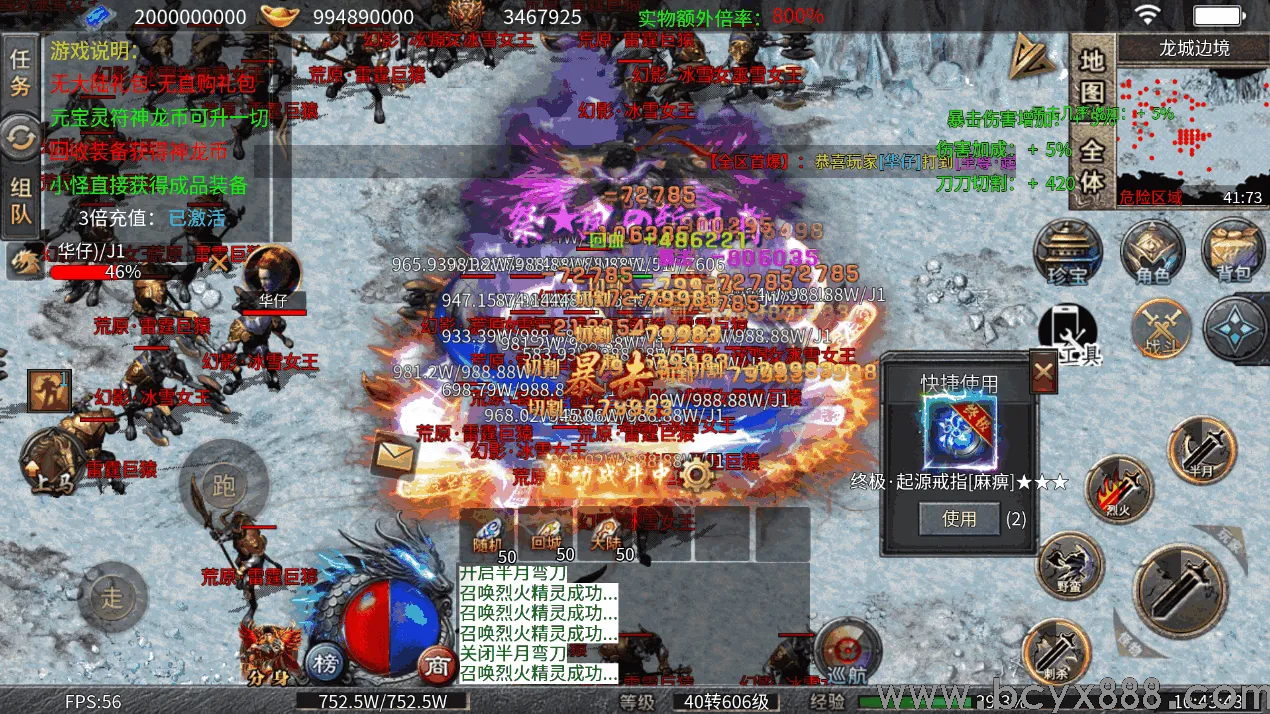Switch to the 组队 team tab
This screenshot has height=714, width=1270.
[x=20, y=201]
